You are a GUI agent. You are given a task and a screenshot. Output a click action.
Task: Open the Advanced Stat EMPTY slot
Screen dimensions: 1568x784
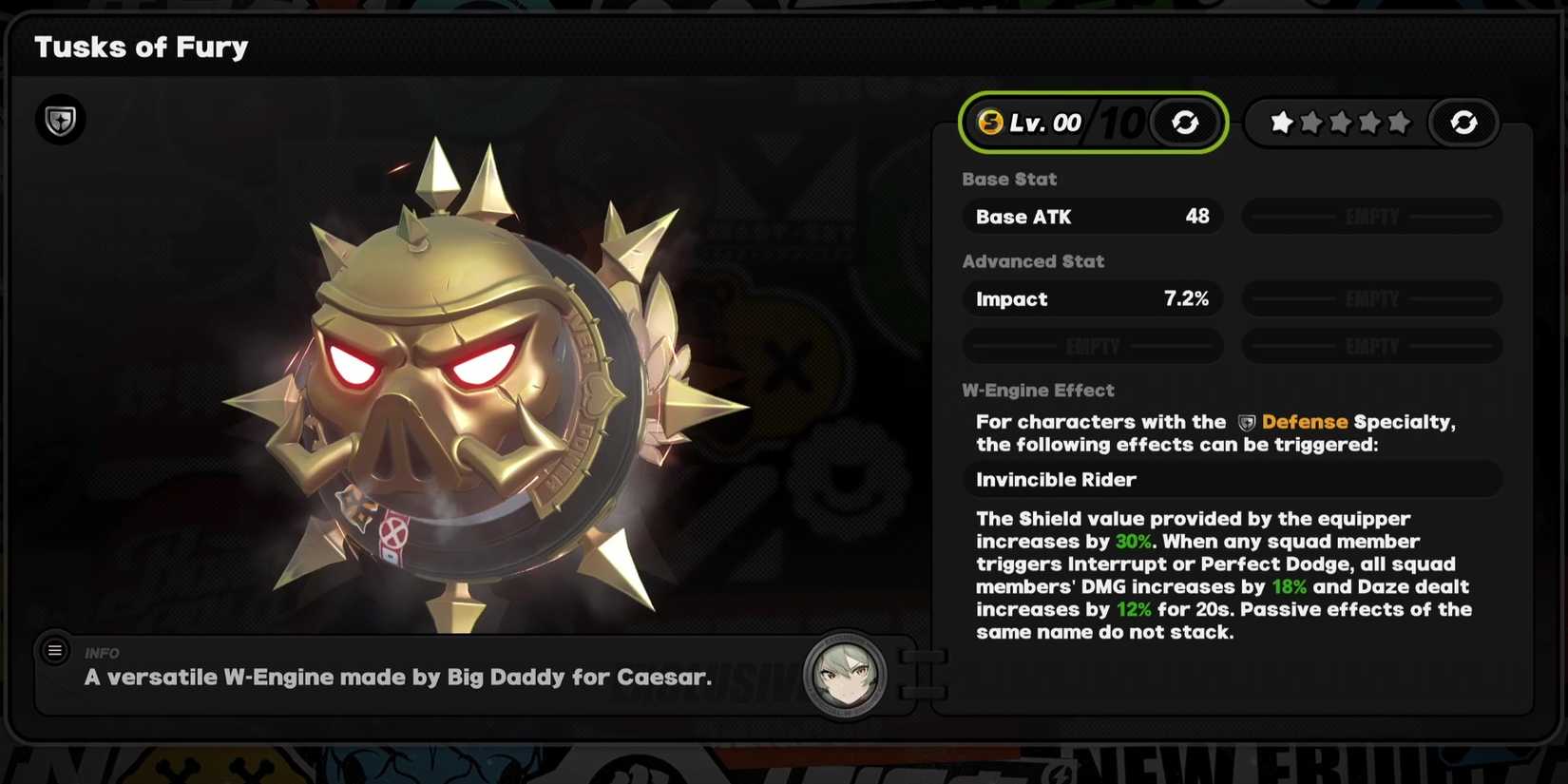click(1371, 298)
